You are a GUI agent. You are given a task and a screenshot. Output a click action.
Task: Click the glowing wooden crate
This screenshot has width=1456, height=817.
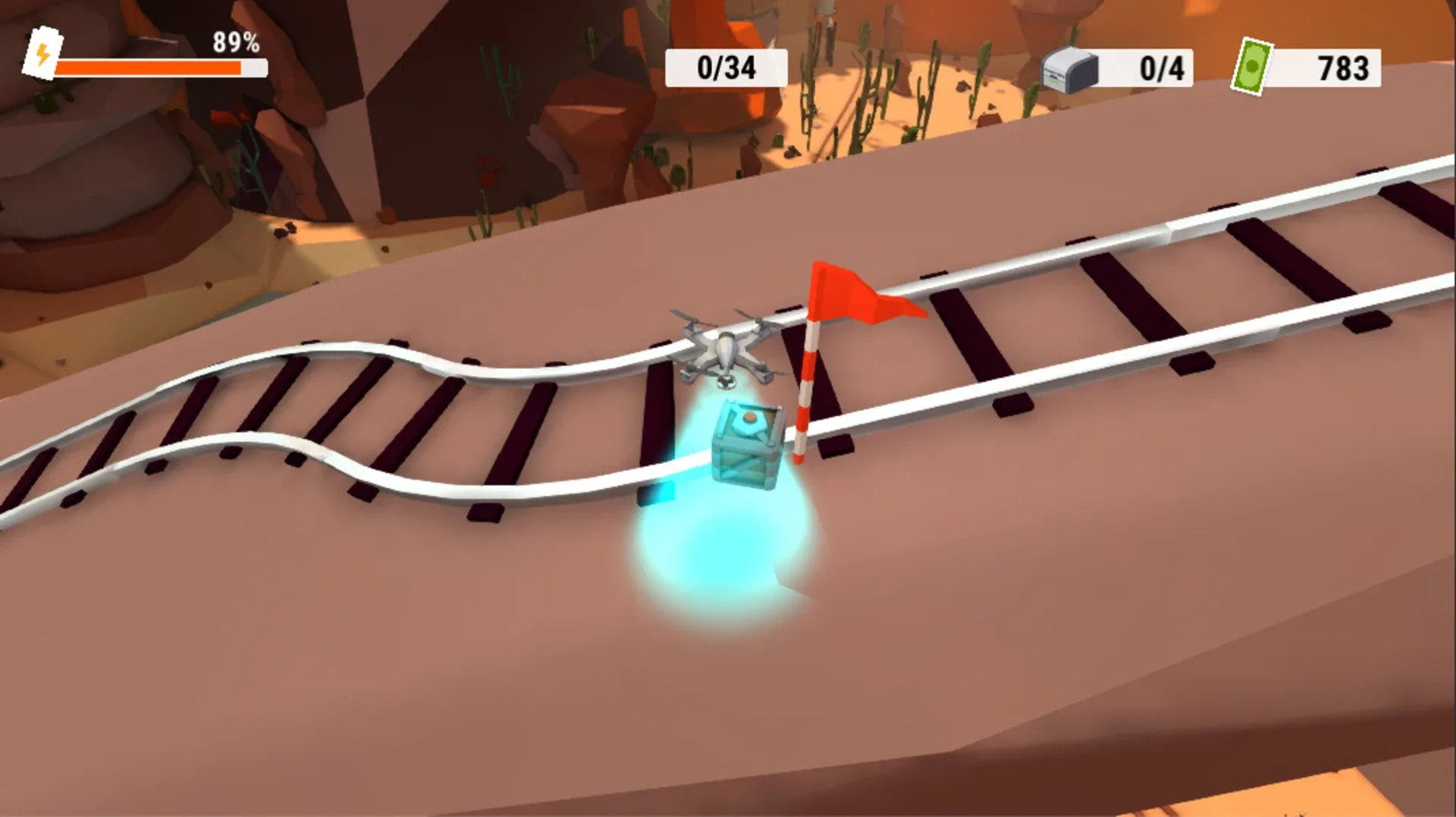click(x=747, y=443)
